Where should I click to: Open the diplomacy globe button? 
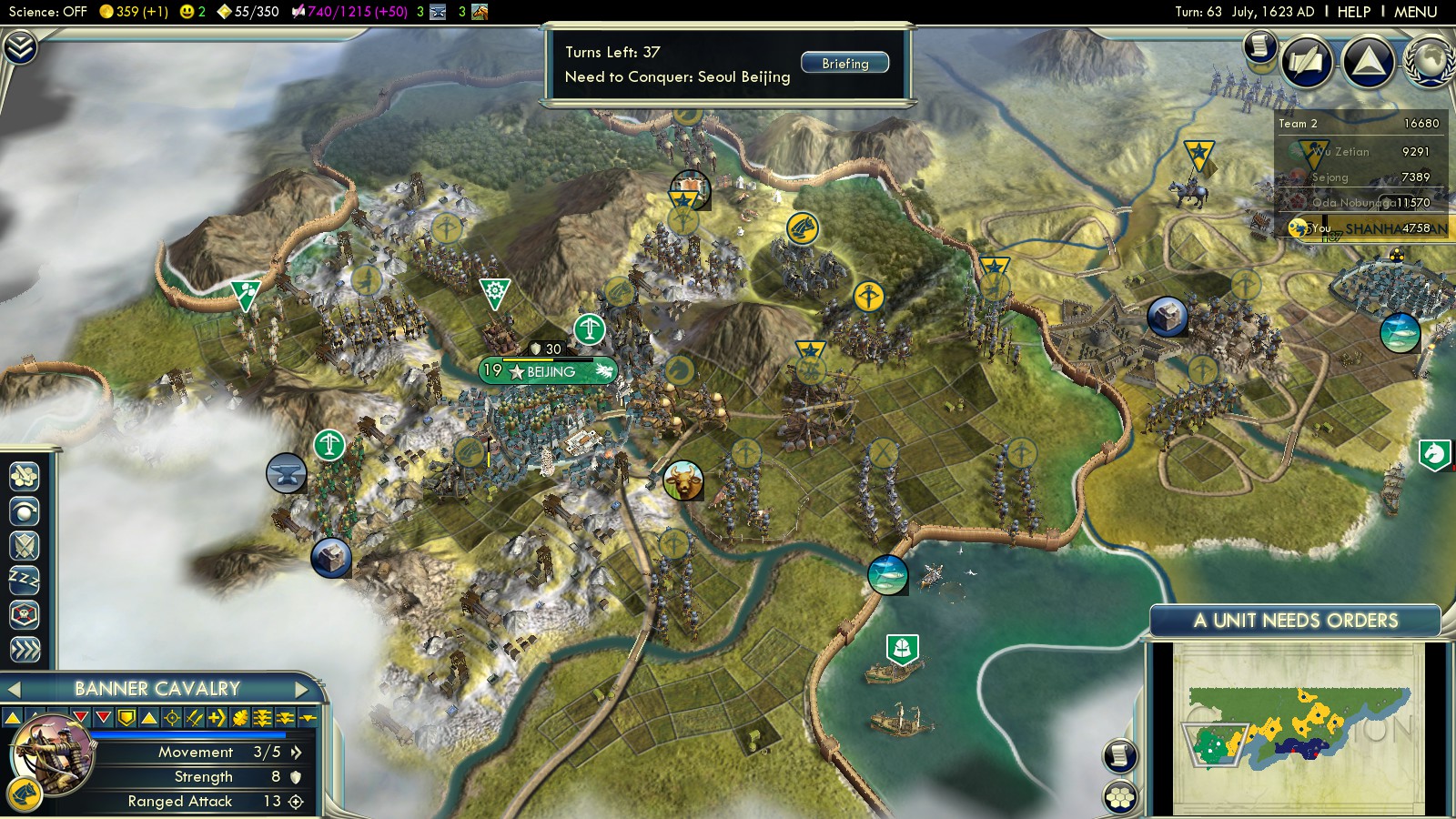pyautogui.click(x=1429, y=62)
